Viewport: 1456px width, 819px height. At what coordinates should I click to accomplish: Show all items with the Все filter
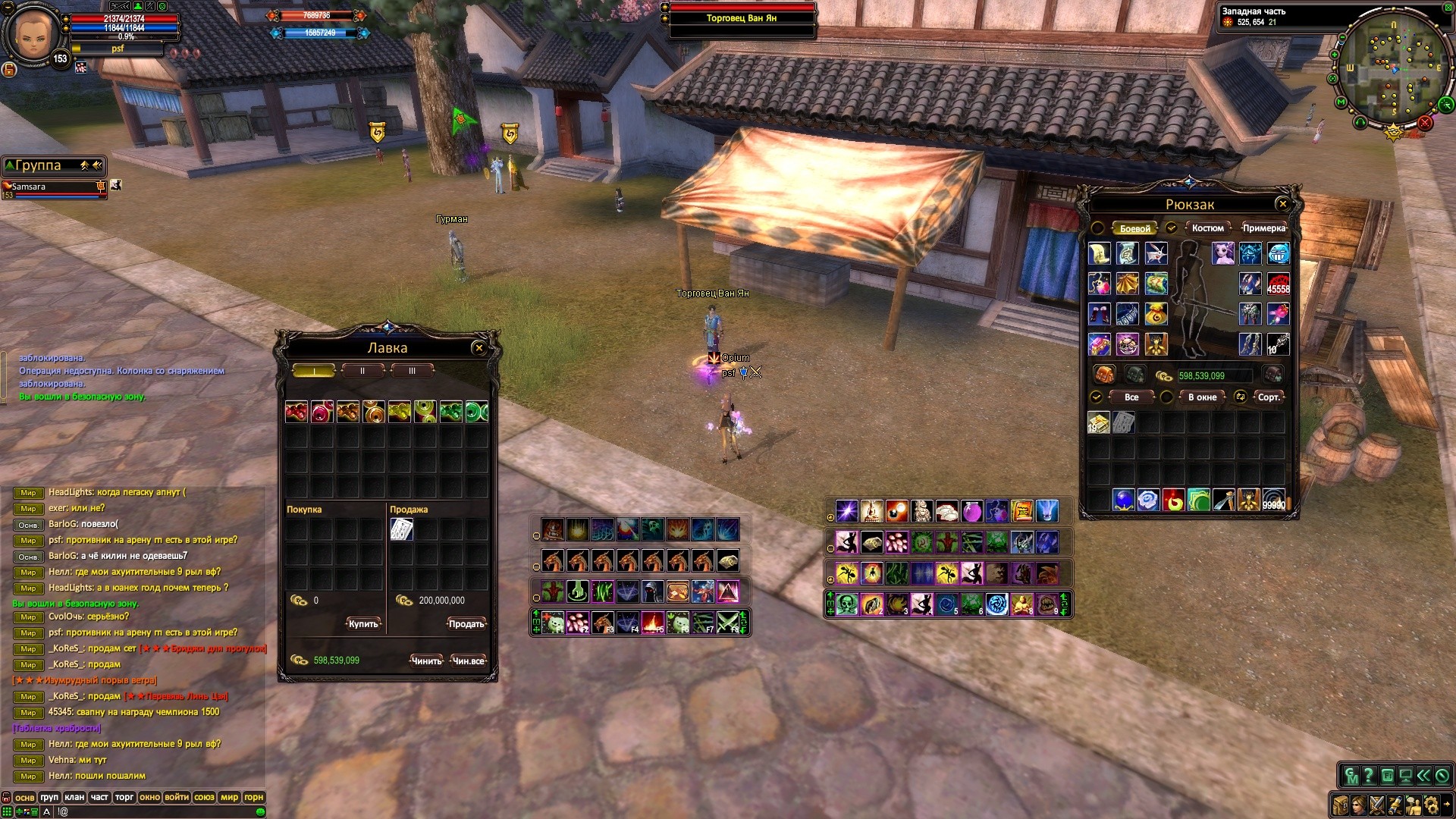tap(1131, 397)
